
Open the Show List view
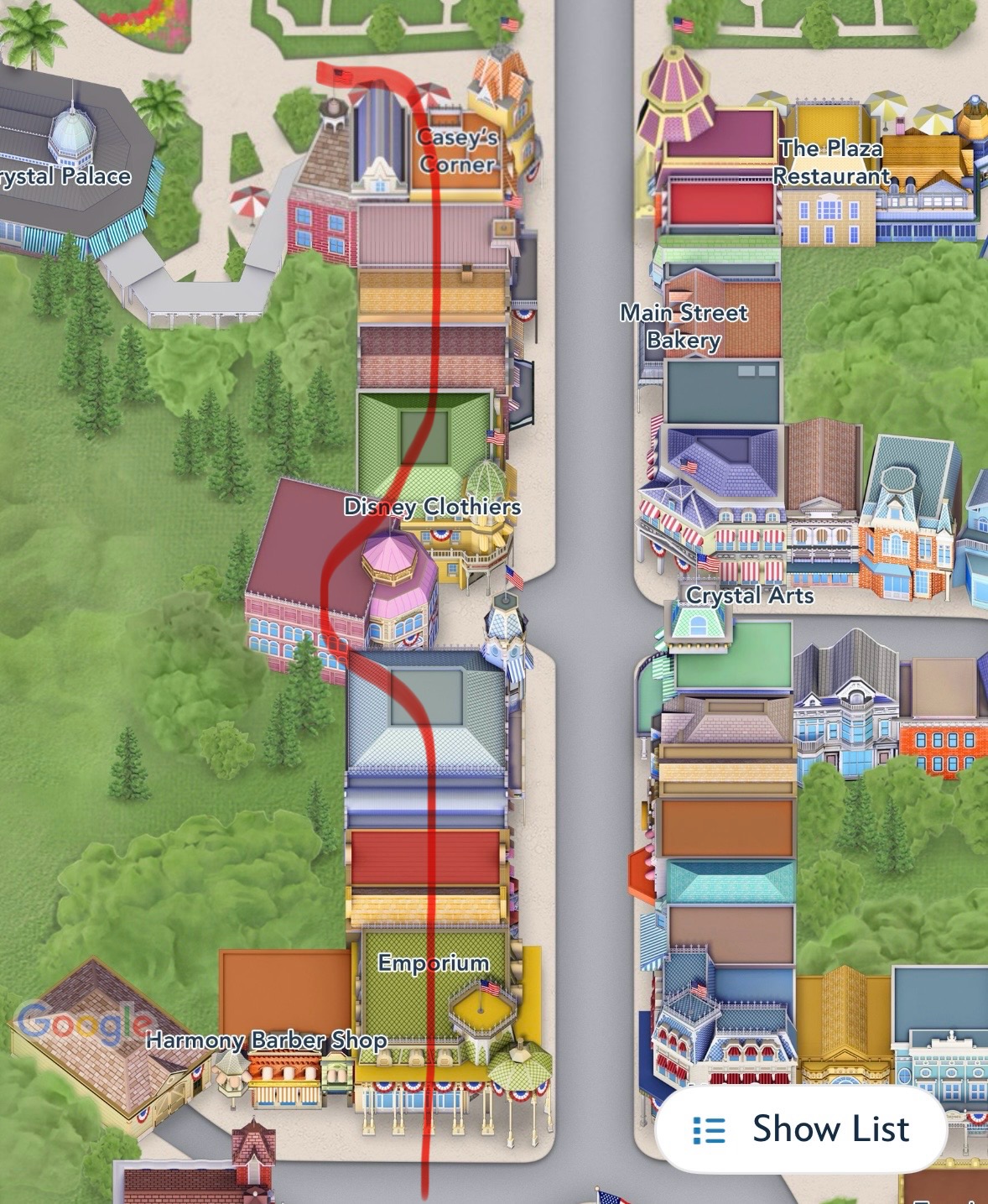coord(801,1128)
